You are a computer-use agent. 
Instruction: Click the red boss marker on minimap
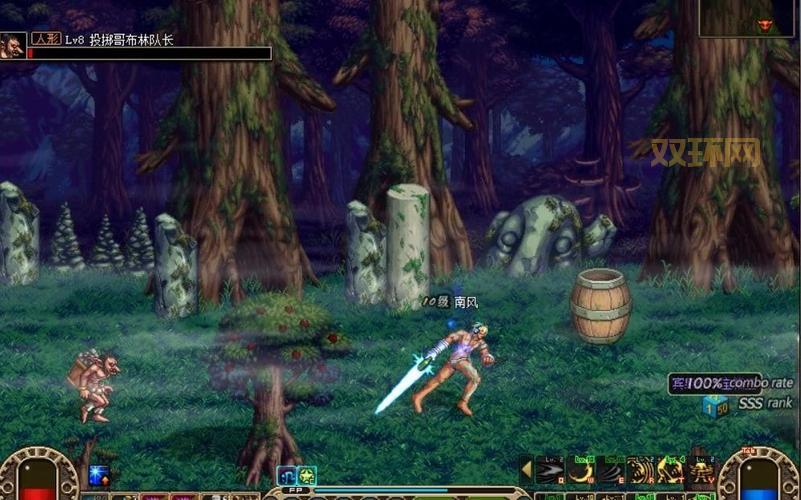click(x=766, y=23)
